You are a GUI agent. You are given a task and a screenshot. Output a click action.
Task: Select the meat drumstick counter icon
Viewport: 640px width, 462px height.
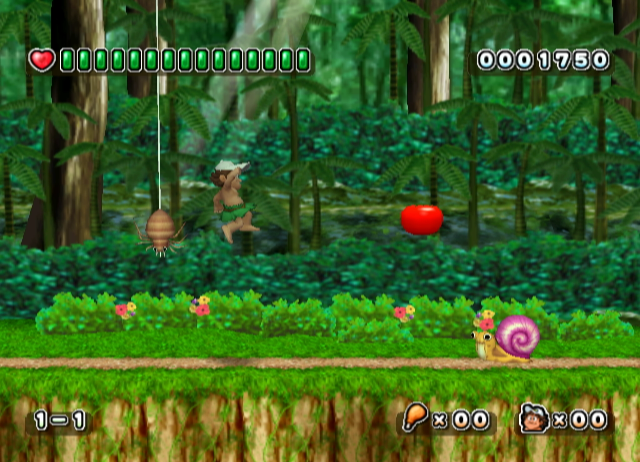pos(415,418)
